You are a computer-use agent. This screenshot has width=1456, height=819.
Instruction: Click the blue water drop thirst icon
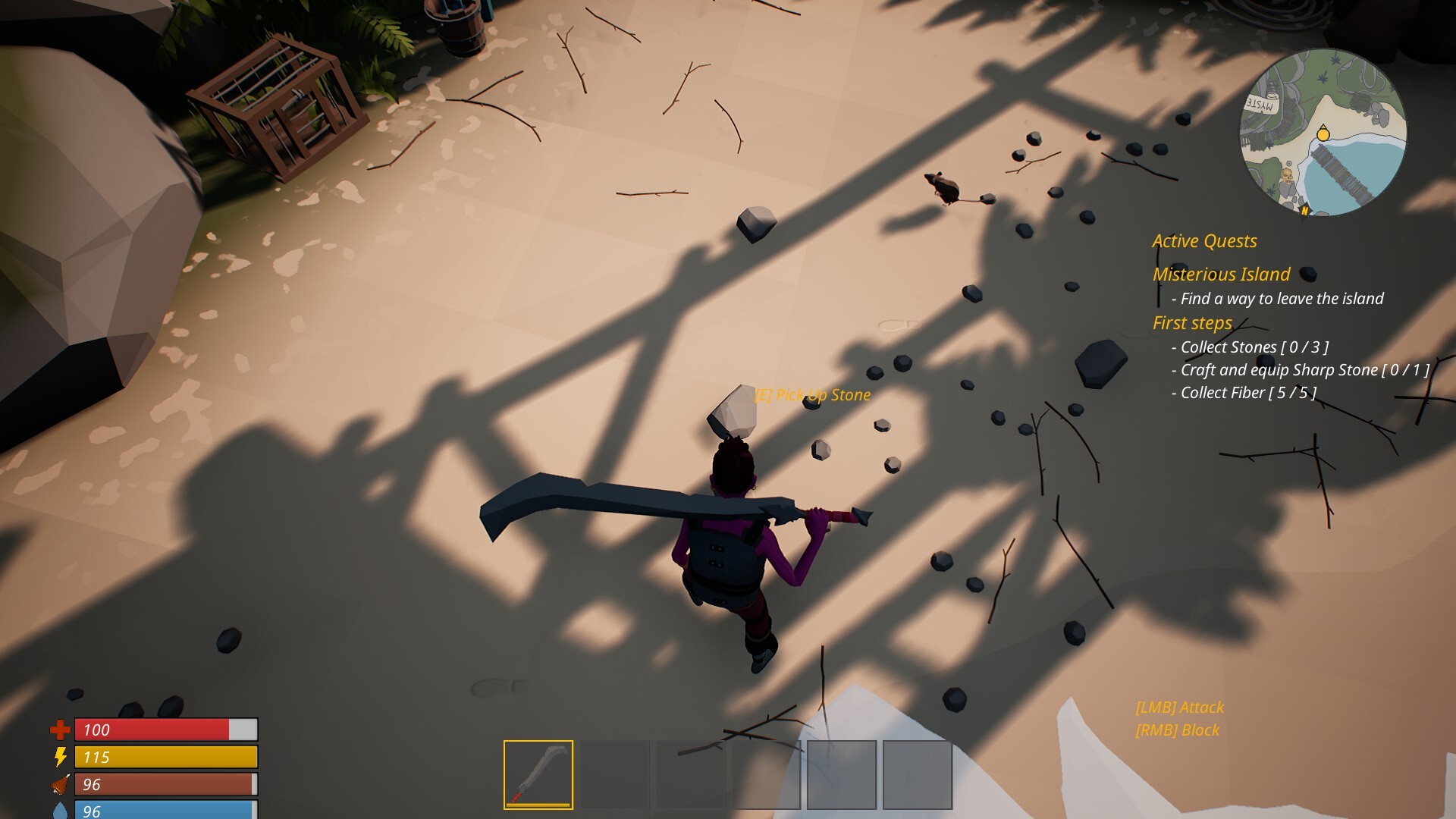click(61, 810)
